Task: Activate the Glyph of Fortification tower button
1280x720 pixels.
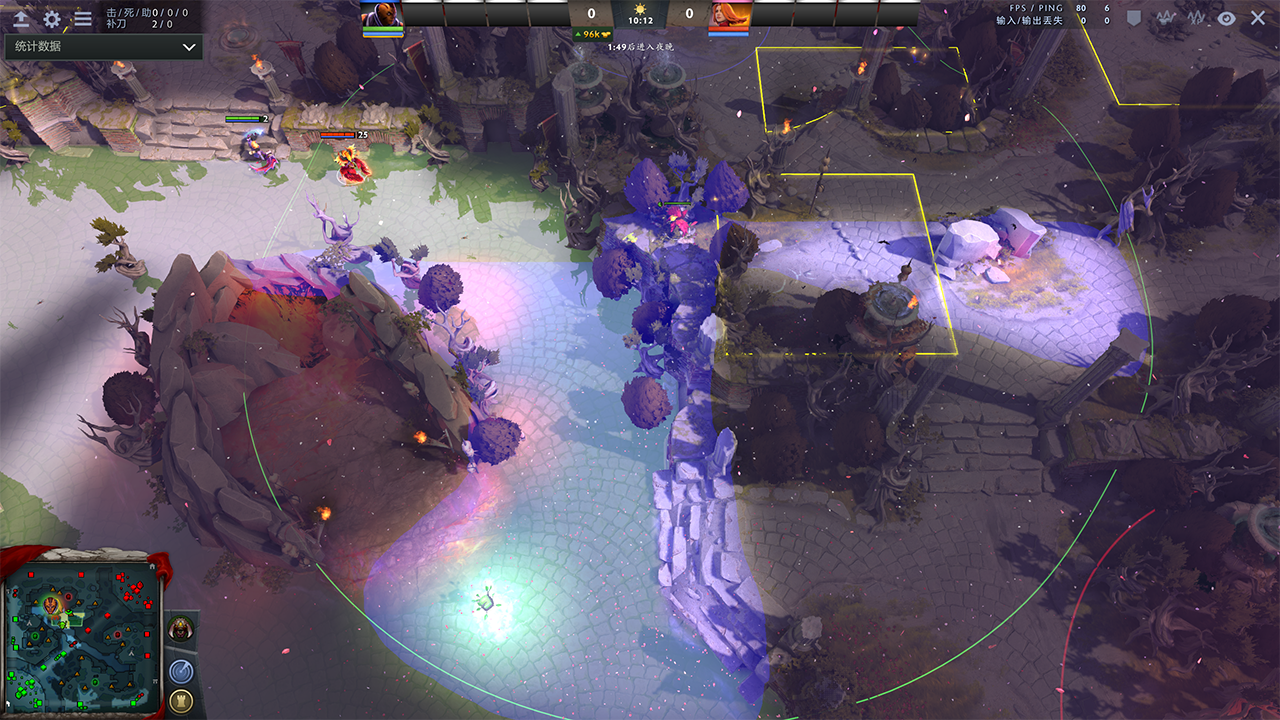Action: (x=181, y=701)
